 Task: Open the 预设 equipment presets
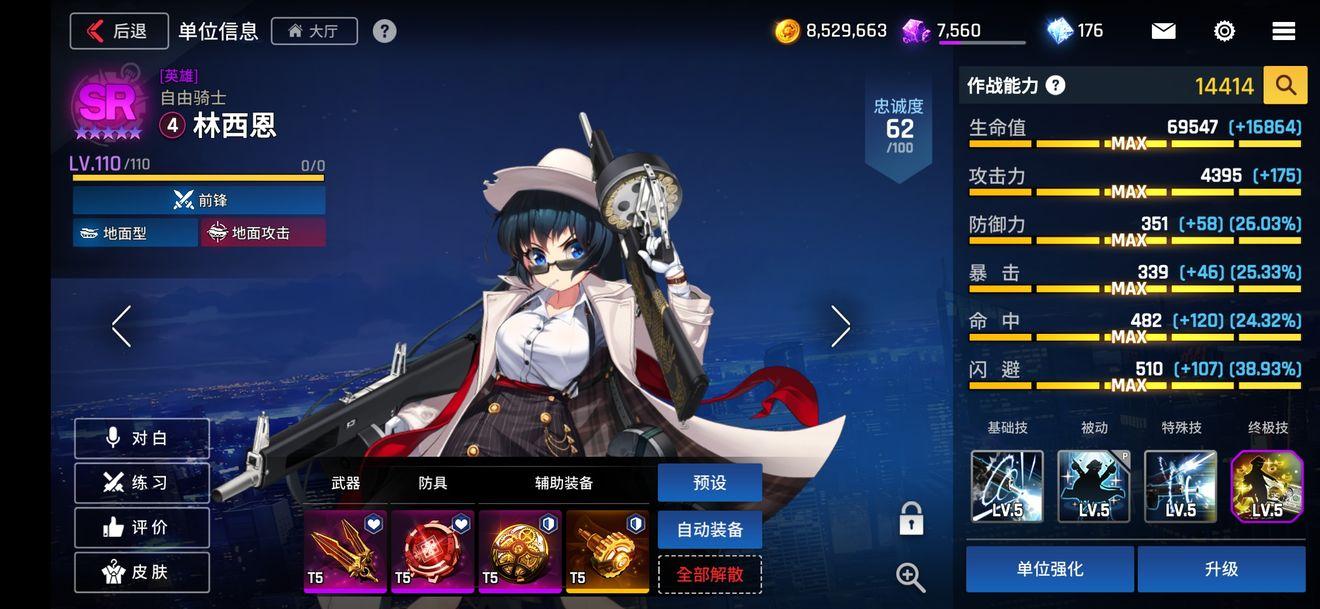[709, 483]
